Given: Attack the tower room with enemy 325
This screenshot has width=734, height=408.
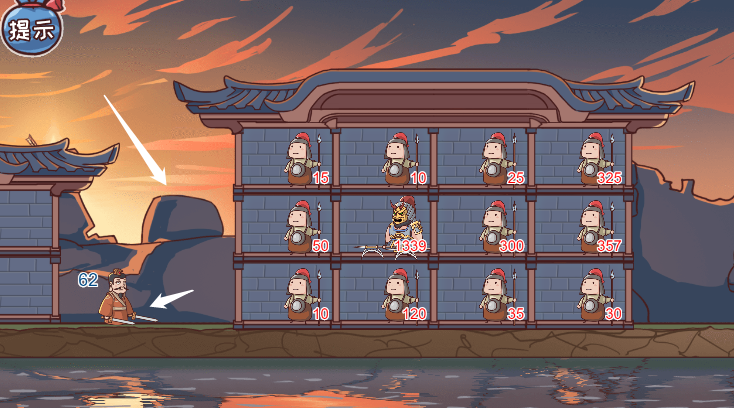Looking at the screenshot, I should coord(580,158).
